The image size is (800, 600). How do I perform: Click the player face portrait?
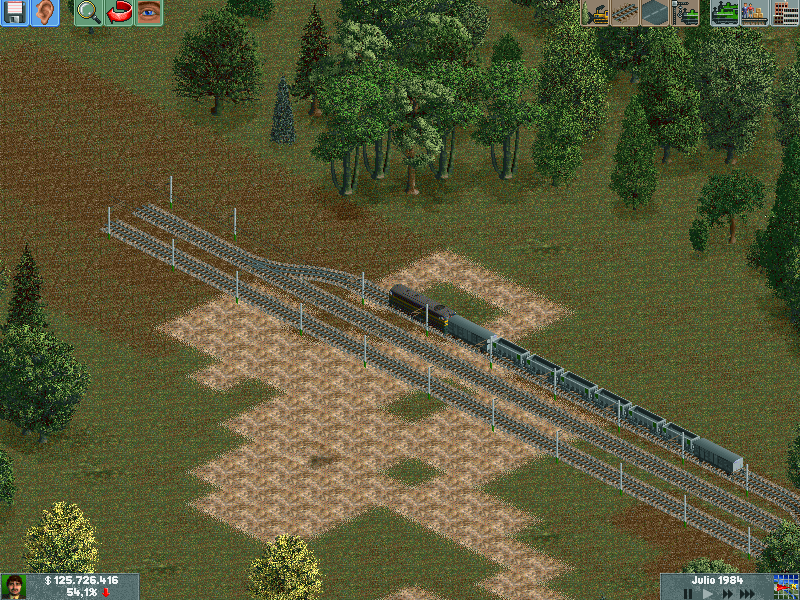(x=14, y=586)
